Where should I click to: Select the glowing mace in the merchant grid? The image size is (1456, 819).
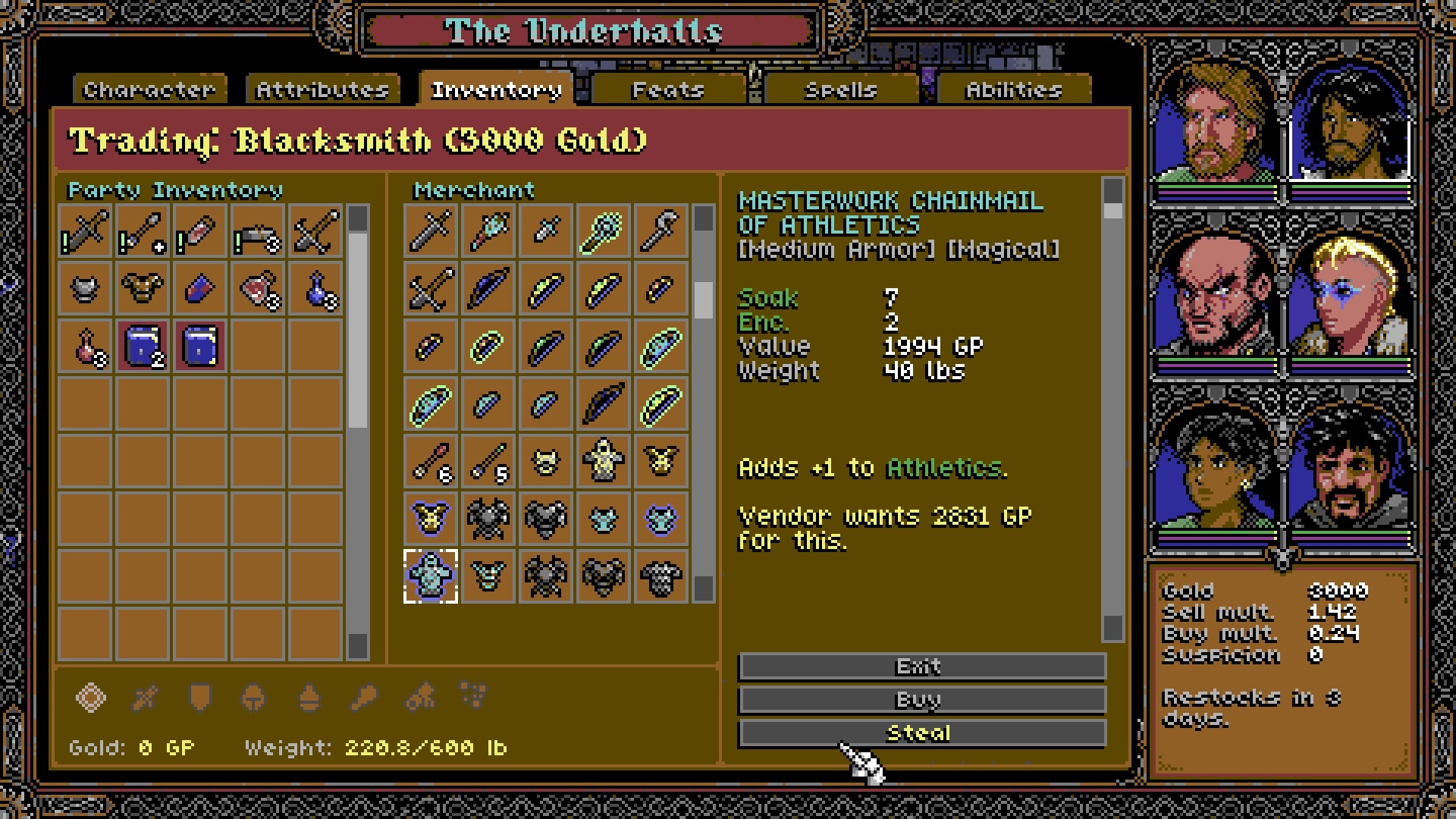tap(603, 230)
